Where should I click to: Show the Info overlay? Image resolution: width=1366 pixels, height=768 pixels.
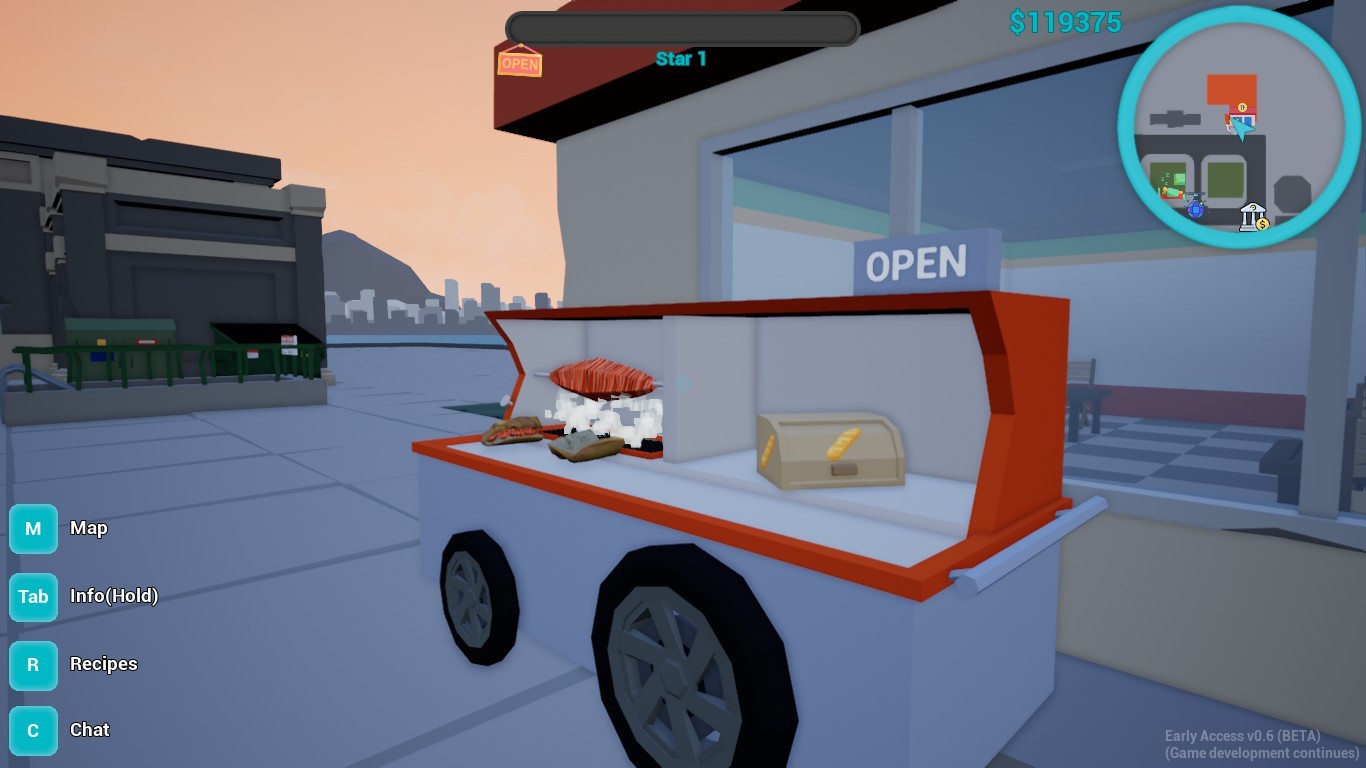tap(113, 597)
